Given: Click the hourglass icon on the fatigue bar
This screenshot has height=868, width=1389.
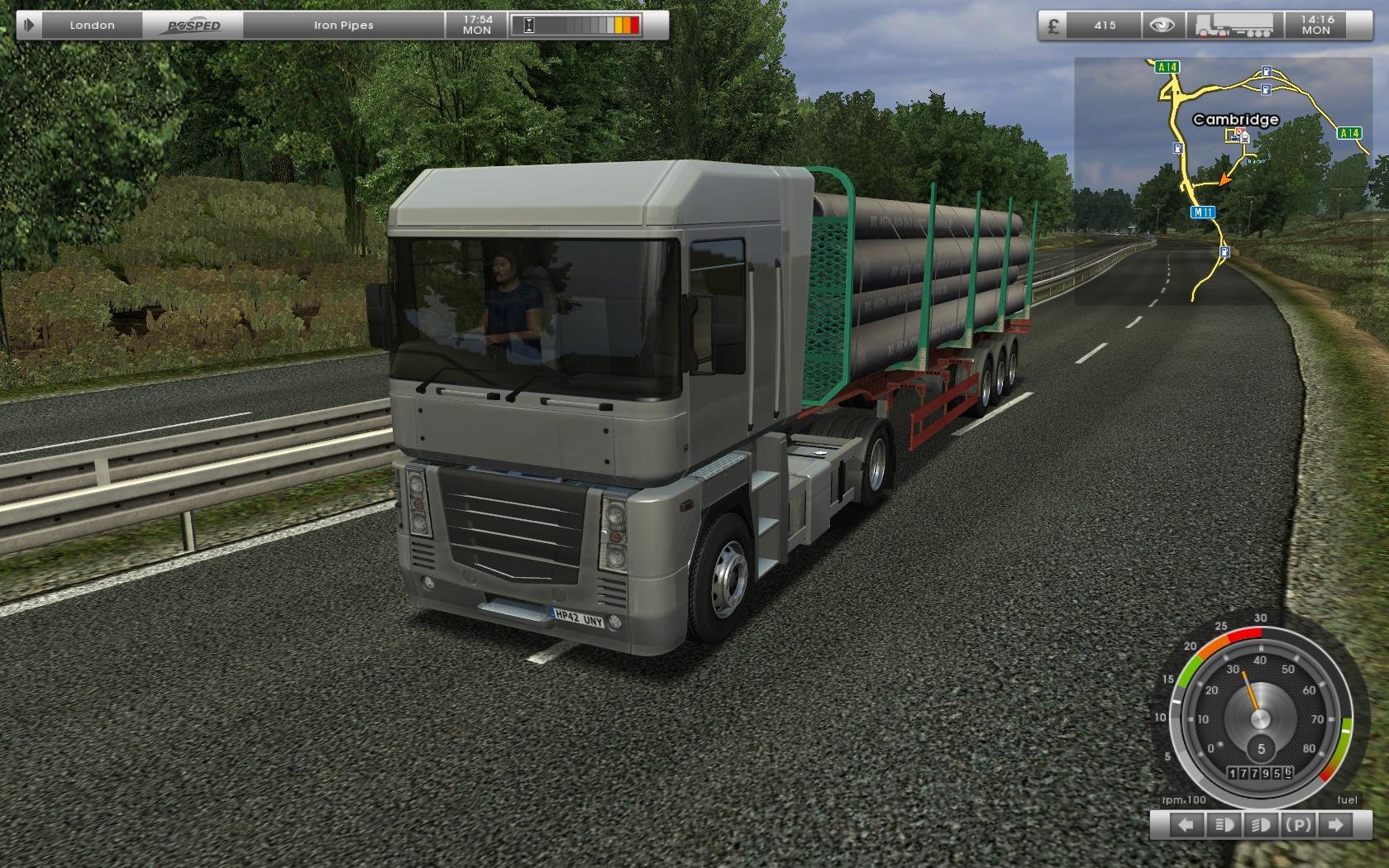Looking at the screenshot, I should [527, 24].
